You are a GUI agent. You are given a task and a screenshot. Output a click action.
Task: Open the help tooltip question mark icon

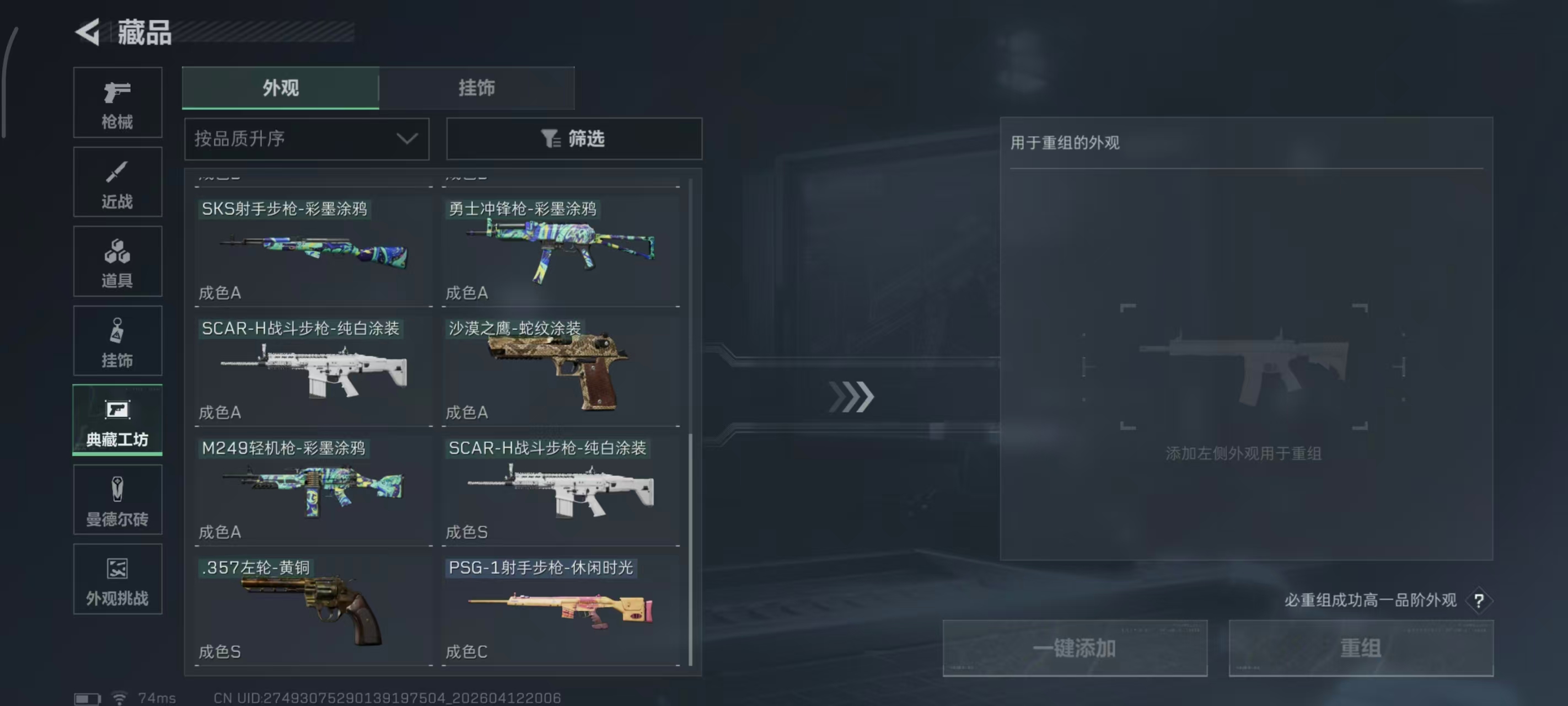[1478, 600]
